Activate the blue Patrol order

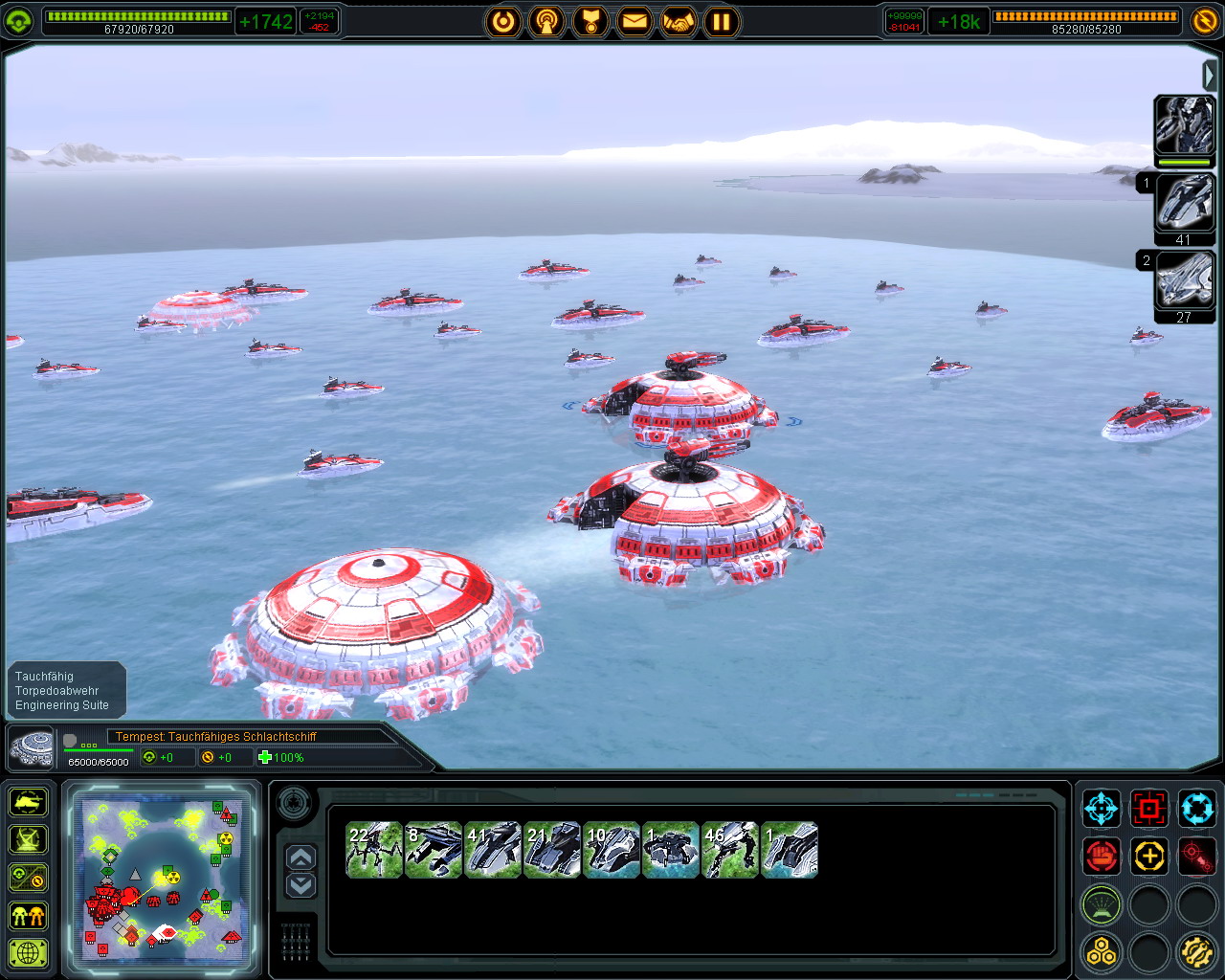pos(1196,809)
